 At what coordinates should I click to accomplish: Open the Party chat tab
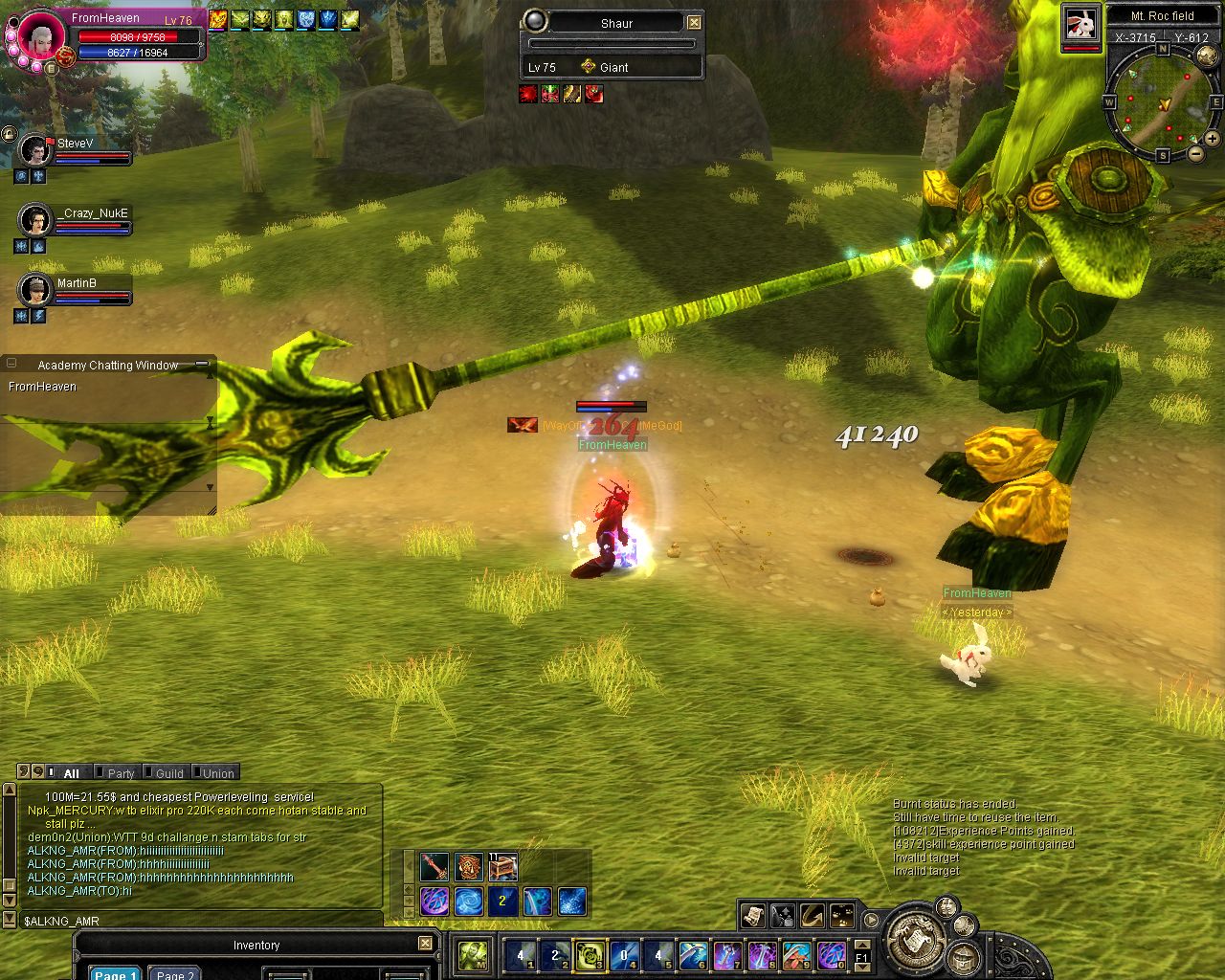(x=121, y=773)
